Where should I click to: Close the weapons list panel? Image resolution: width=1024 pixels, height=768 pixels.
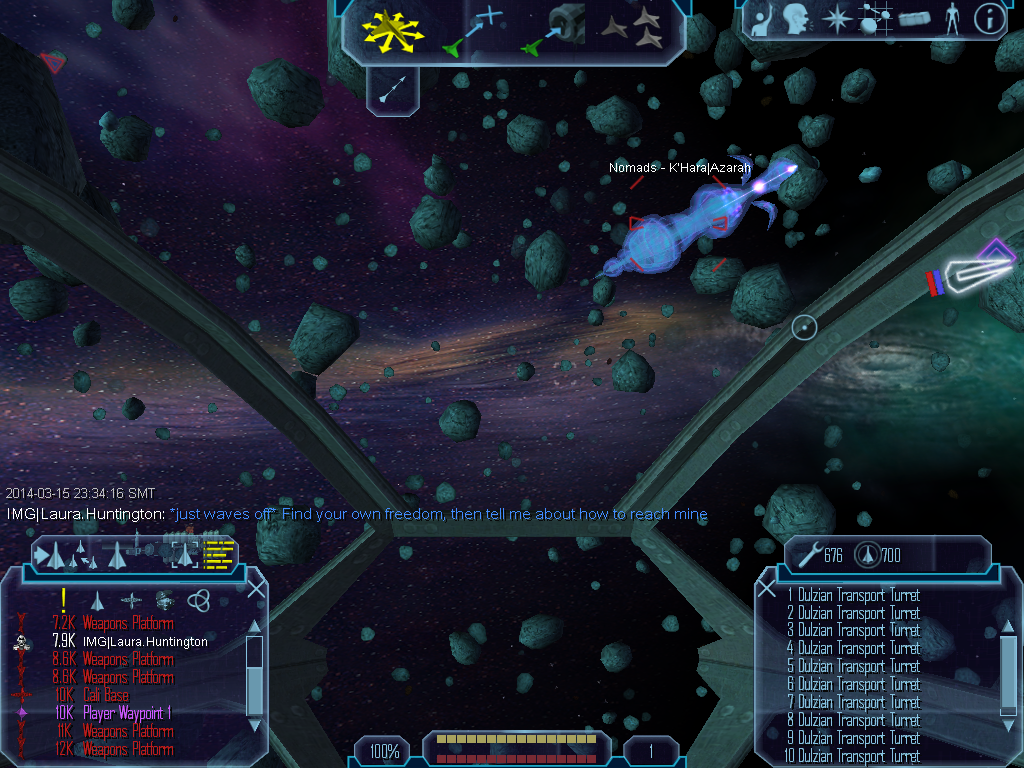[767, 588]
